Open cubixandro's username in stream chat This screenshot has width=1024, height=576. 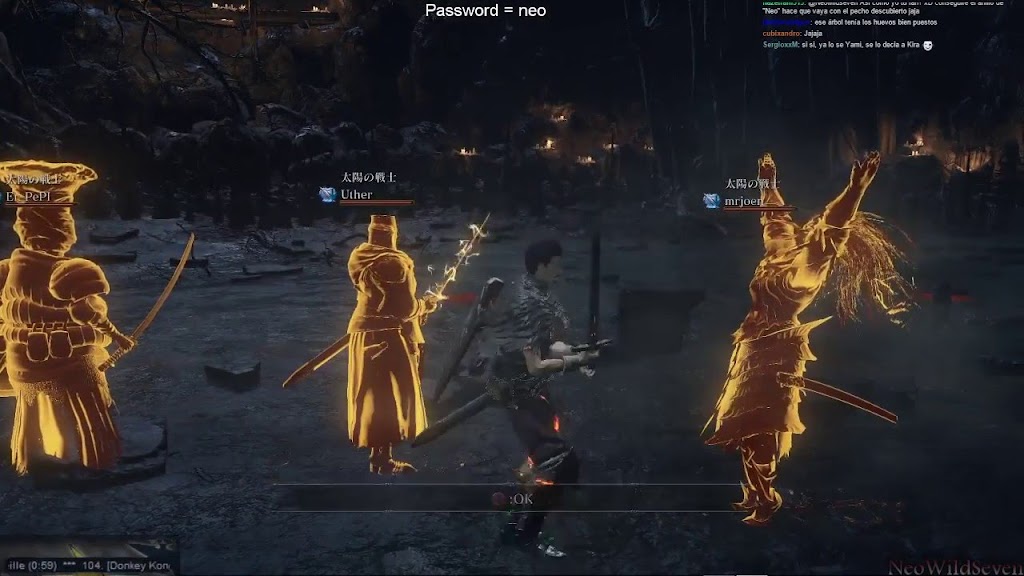[783, 33]
